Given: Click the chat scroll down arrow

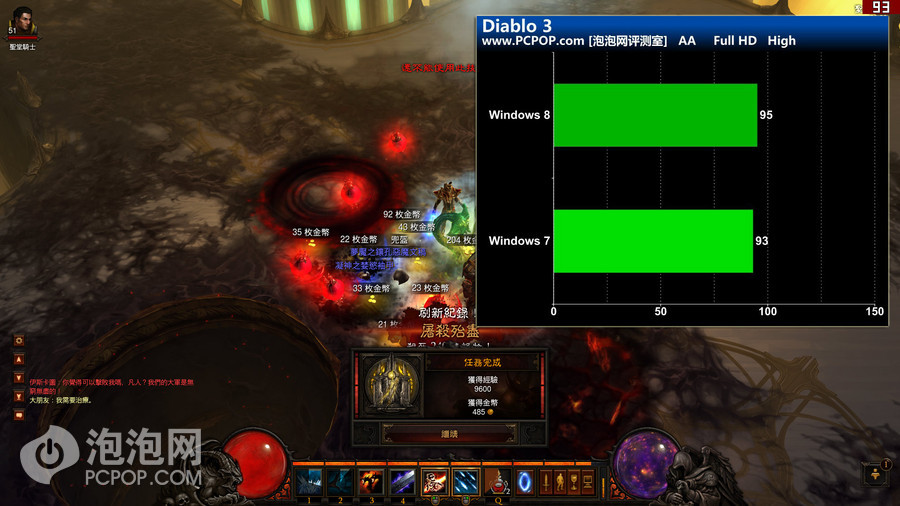Looking at the screenshot, I should (x=19, y=379).
